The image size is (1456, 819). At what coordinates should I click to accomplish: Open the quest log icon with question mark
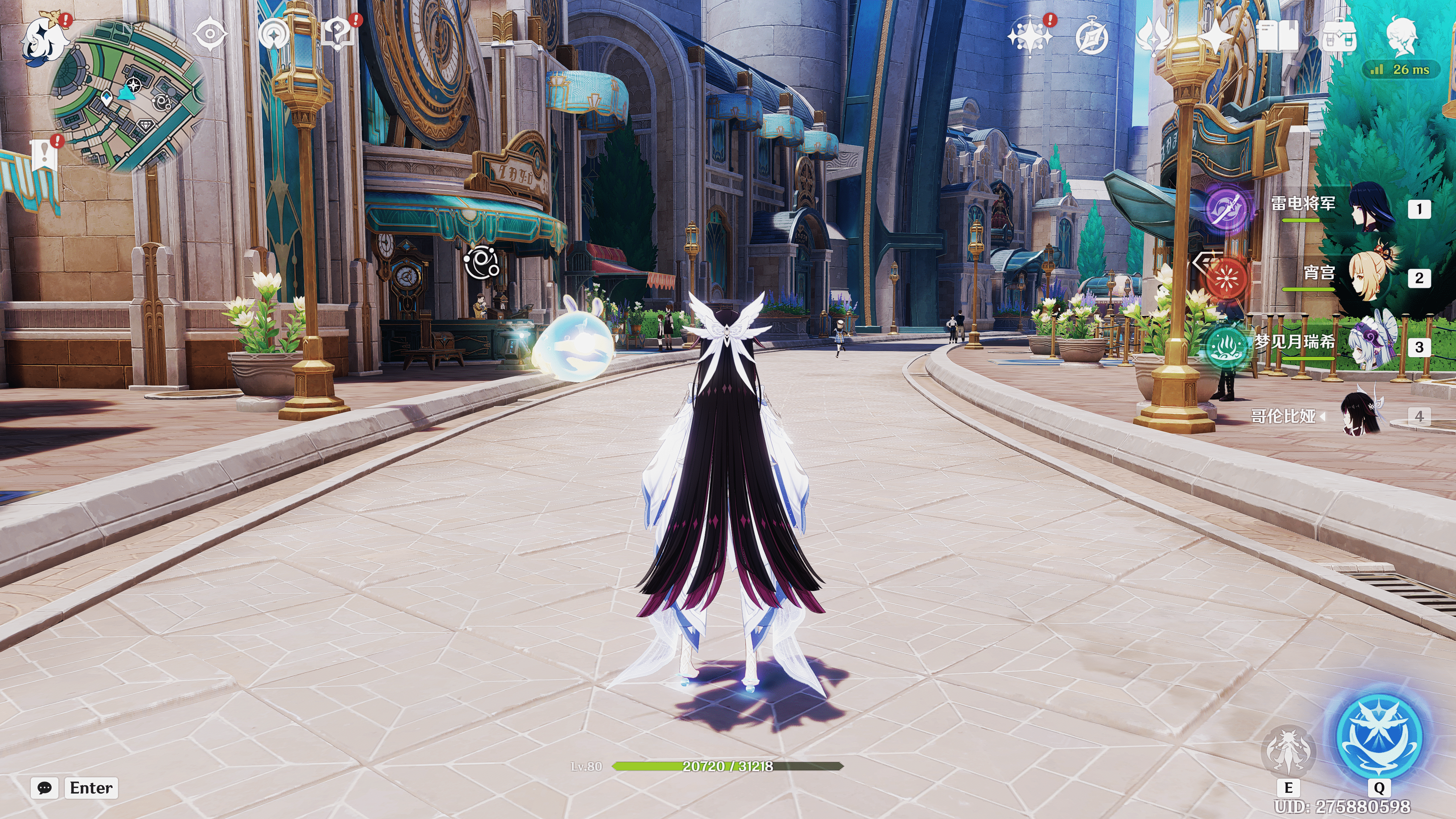(338, 34)
